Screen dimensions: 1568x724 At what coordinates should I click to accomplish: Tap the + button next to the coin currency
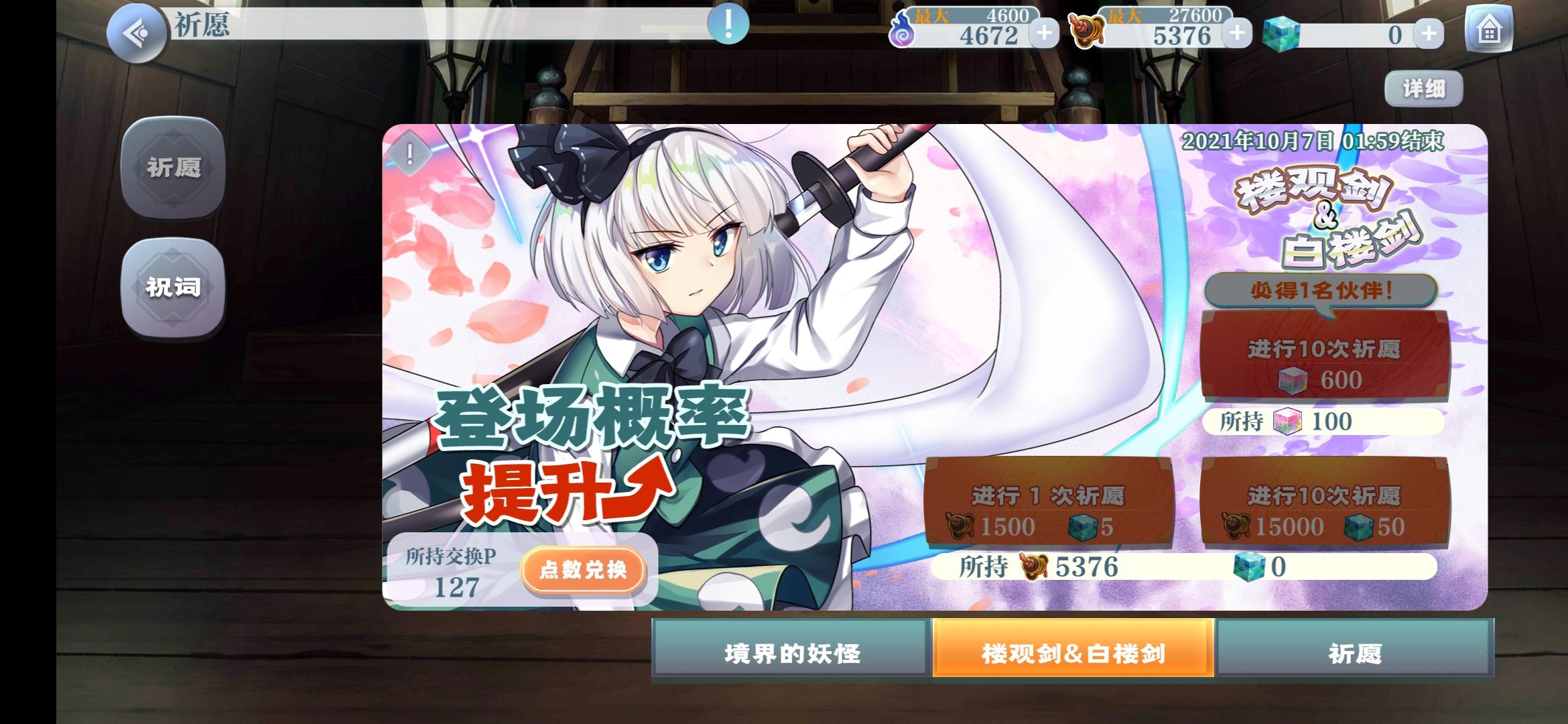[x=1237, y=34]
